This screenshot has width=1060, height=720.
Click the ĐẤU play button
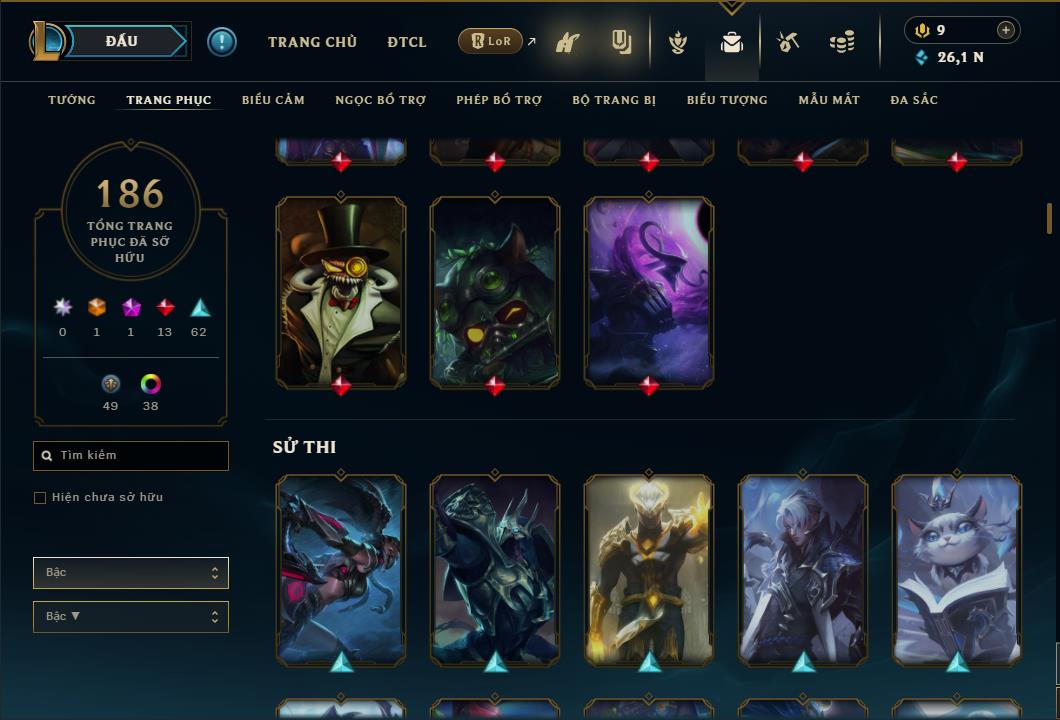(x=122, y=41)
